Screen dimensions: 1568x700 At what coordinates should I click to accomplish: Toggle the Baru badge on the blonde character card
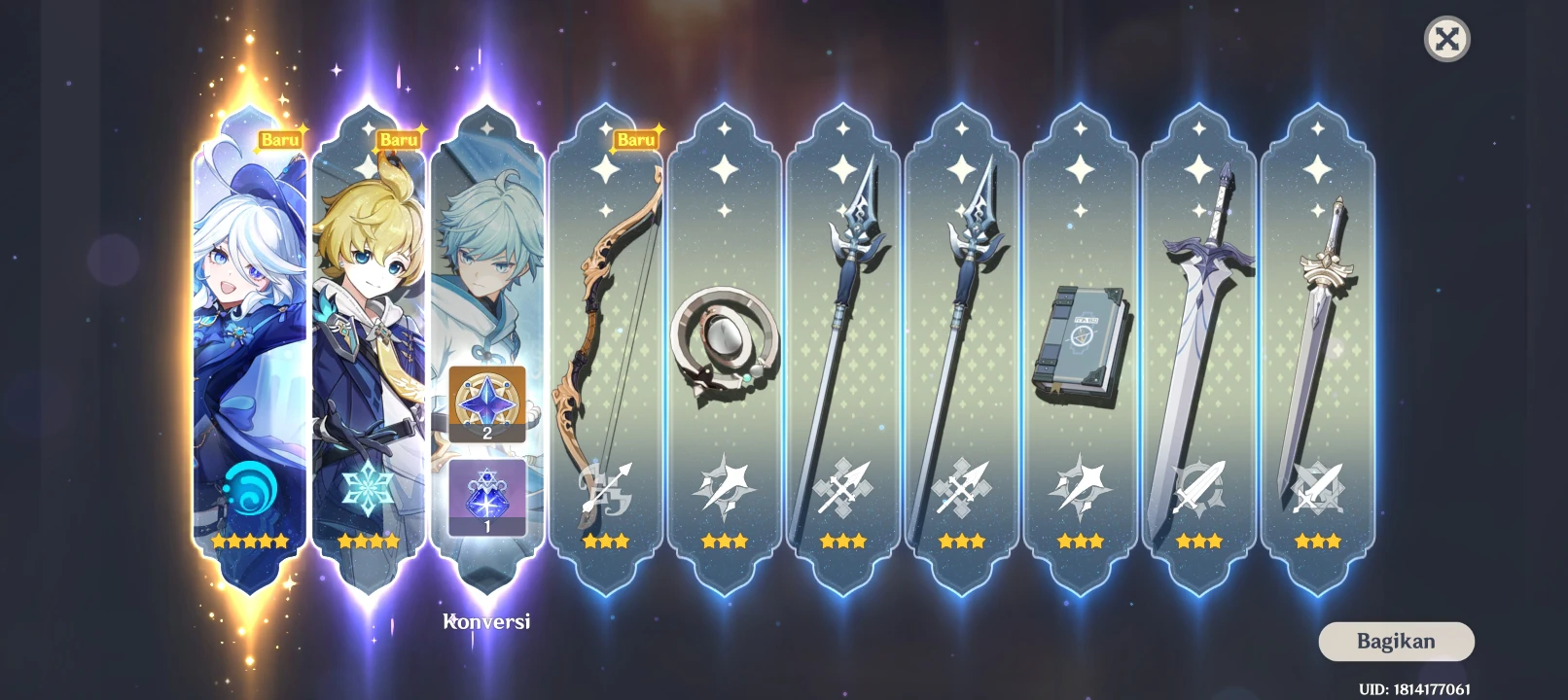pos(399,139)
